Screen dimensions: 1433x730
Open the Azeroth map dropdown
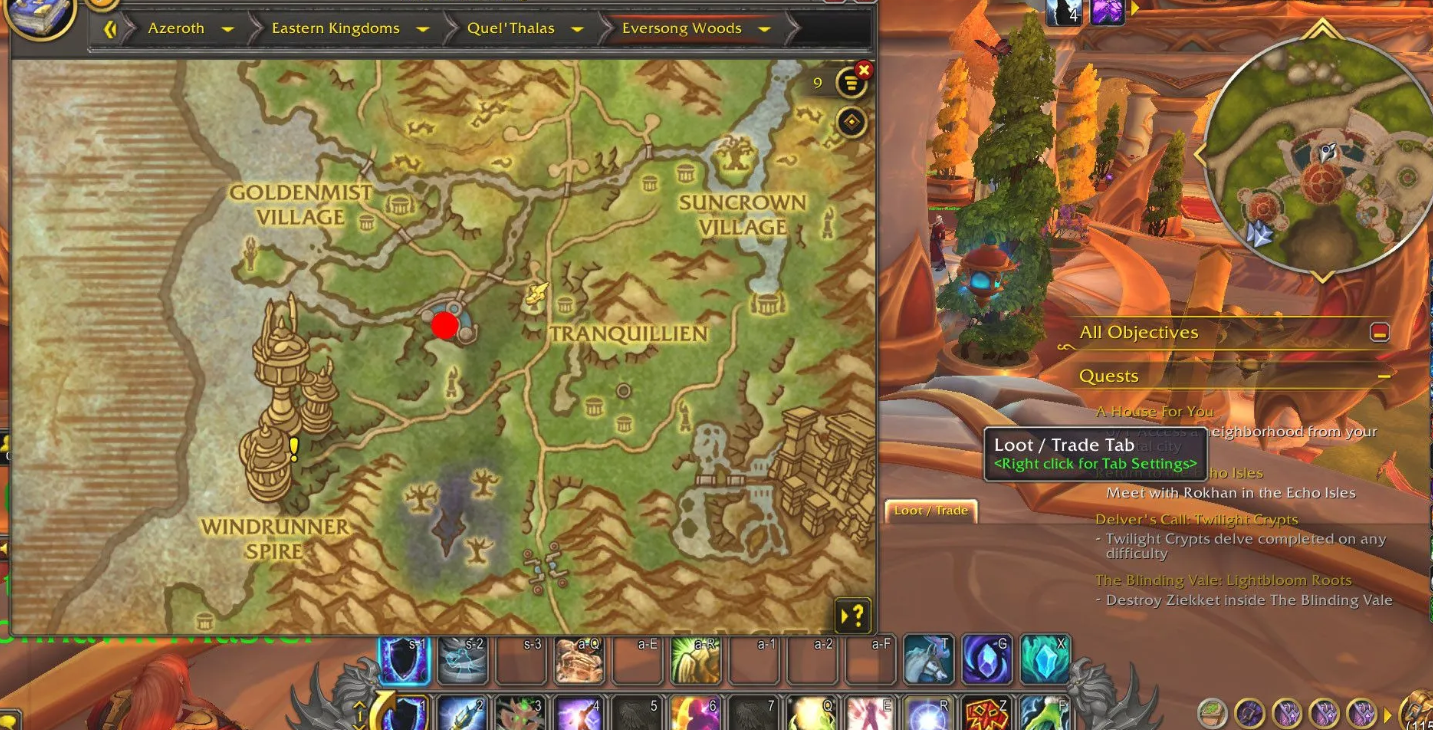228,29
